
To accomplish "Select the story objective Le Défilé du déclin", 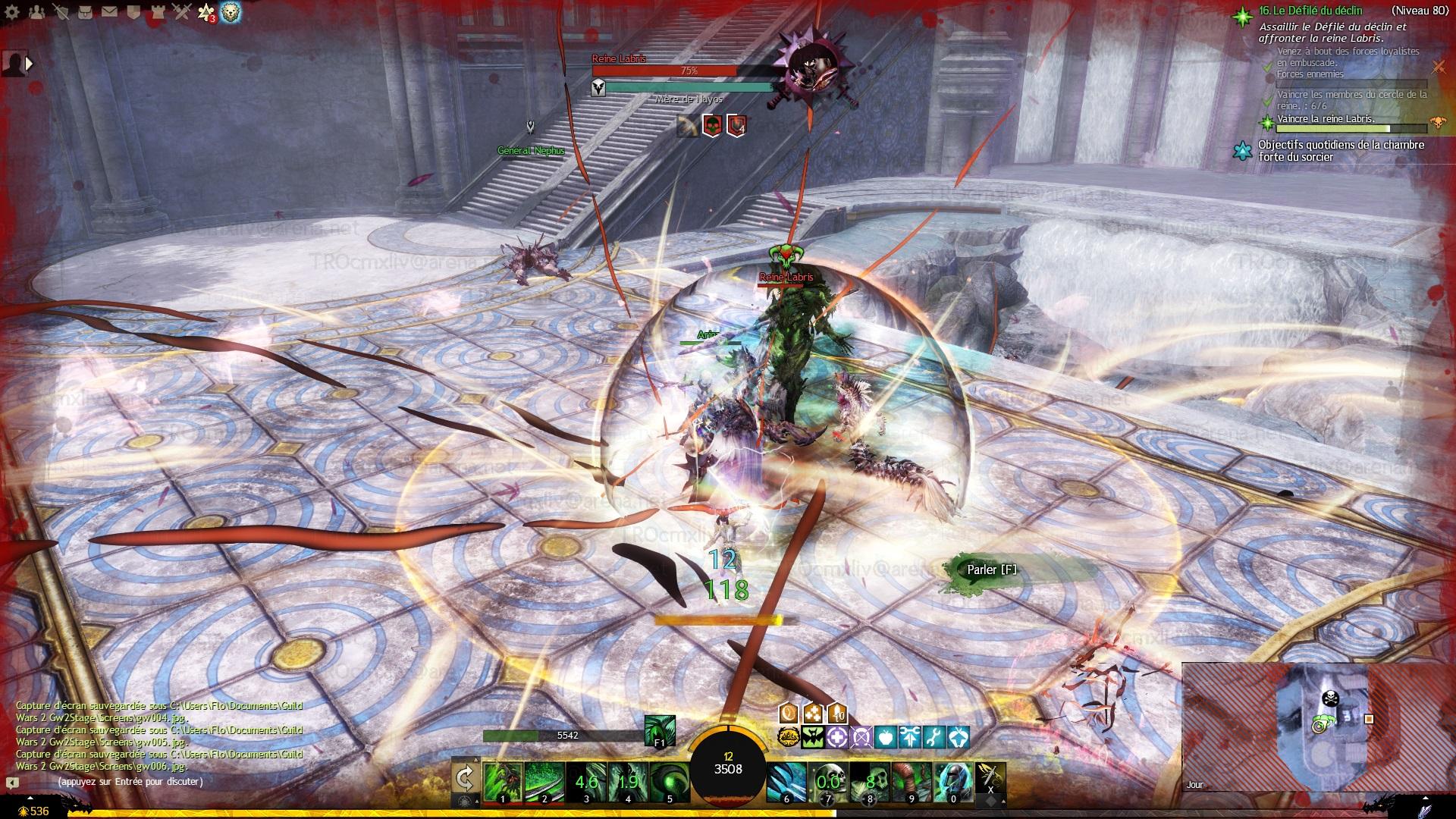I will tap(1310, 11).
